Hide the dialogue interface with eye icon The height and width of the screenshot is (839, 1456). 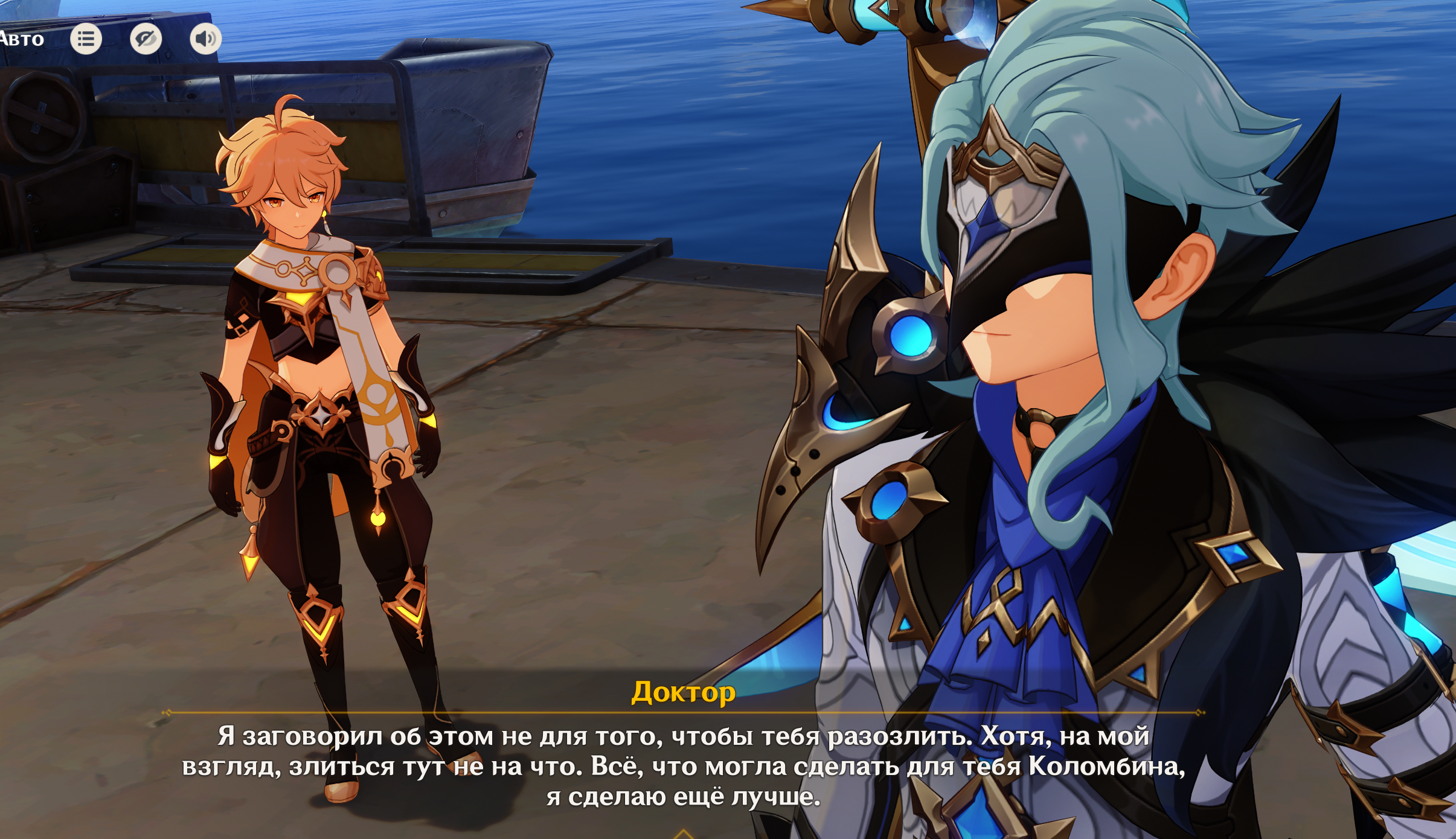146,39
